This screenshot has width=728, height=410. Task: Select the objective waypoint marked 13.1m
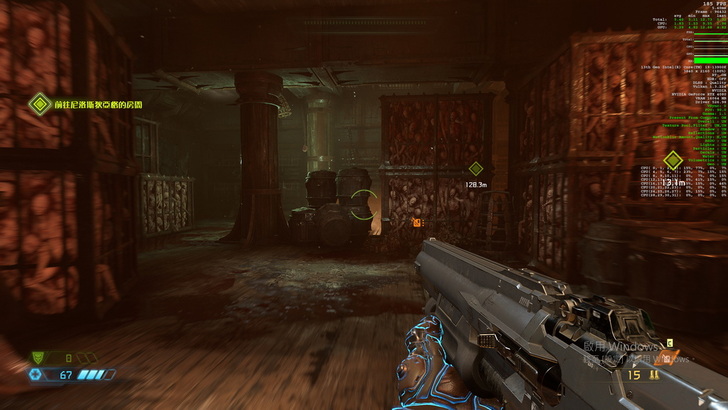coord(673,160)
